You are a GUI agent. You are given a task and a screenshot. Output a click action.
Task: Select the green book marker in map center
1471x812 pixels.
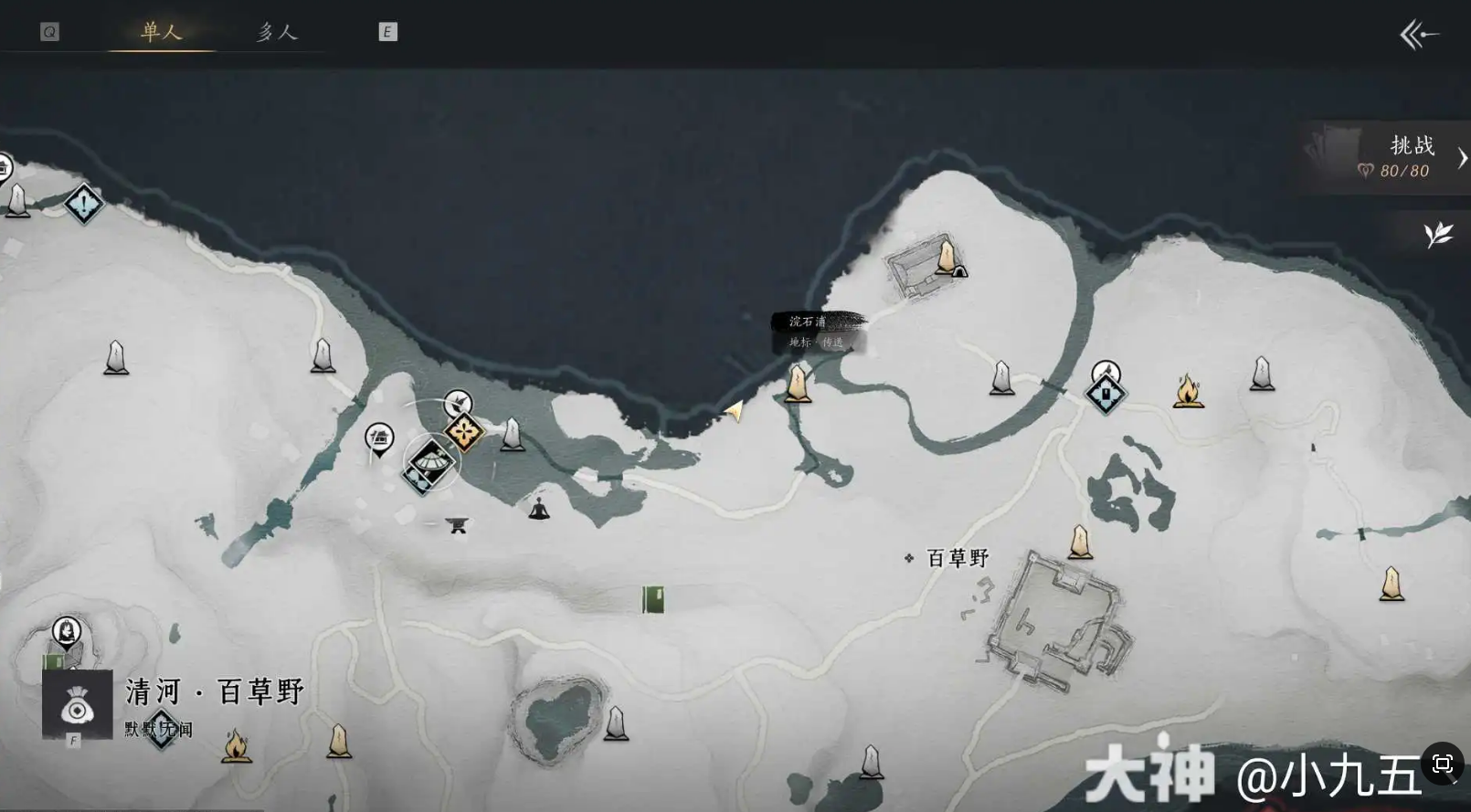click(x=652, y=599)
